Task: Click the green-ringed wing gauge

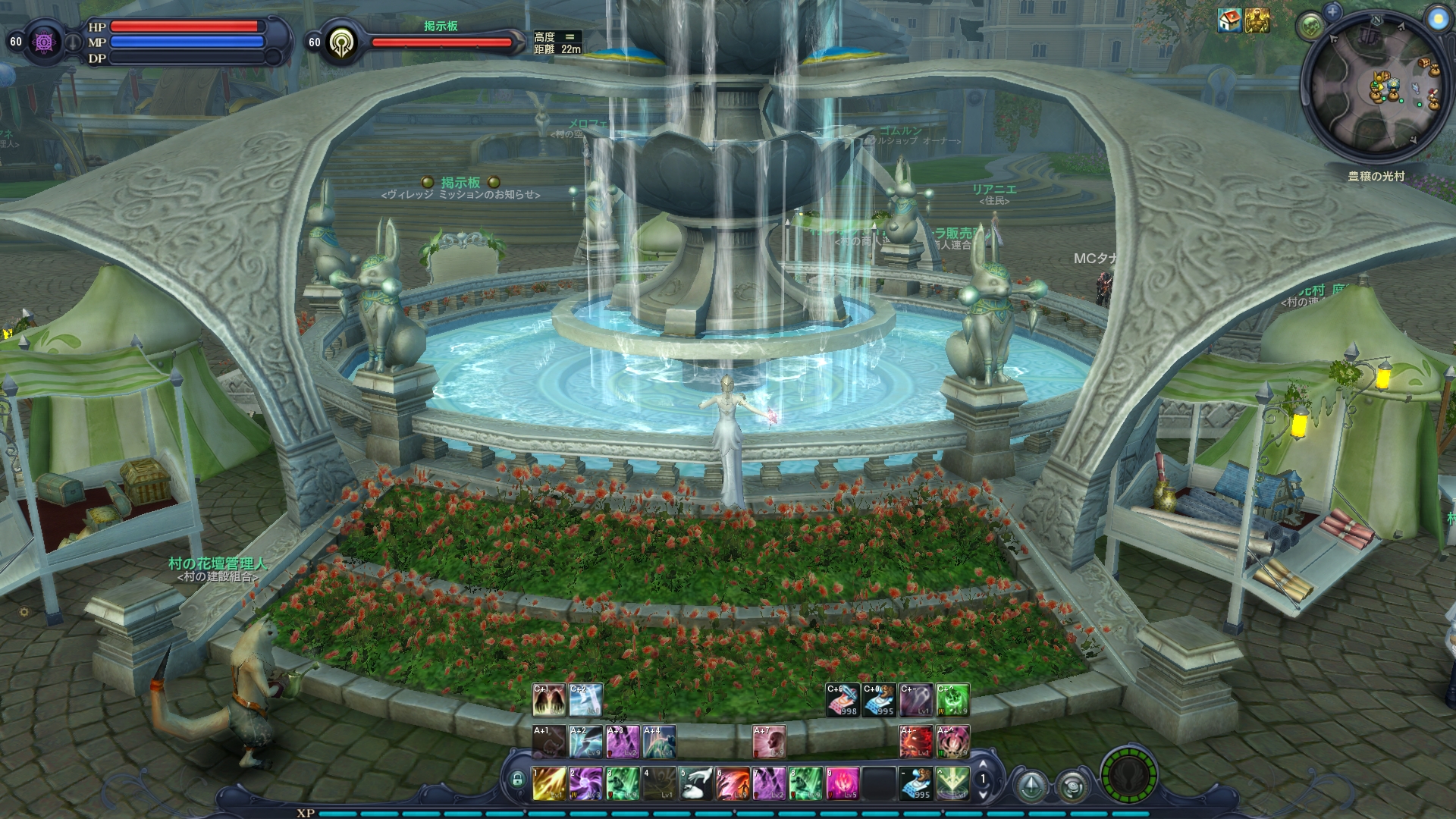Action: (x=1128, y=777)
